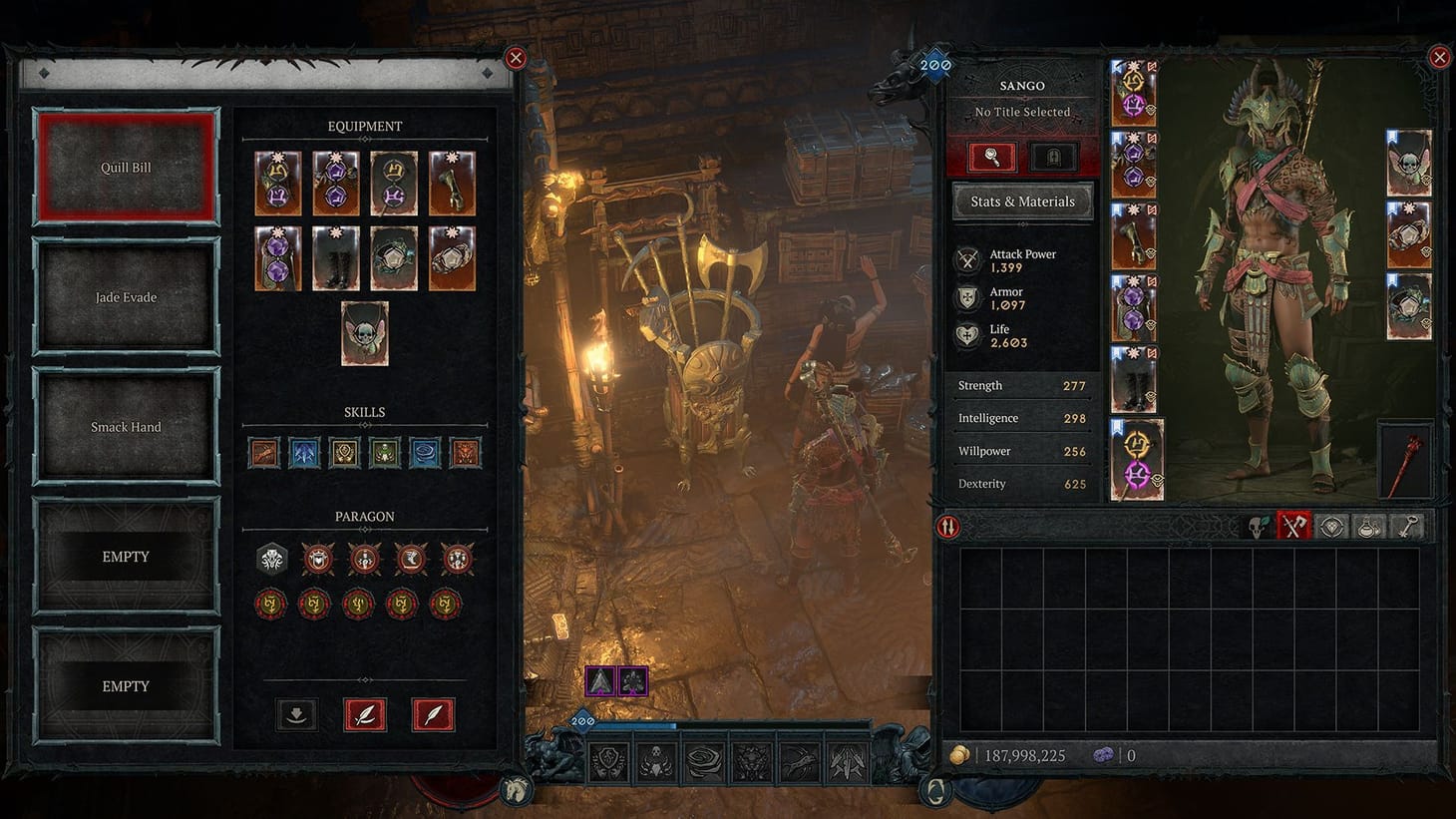Viewport: 1456px width, 819px height.
Task: Select the Gems inventory tab
Action: [1332, 526]
